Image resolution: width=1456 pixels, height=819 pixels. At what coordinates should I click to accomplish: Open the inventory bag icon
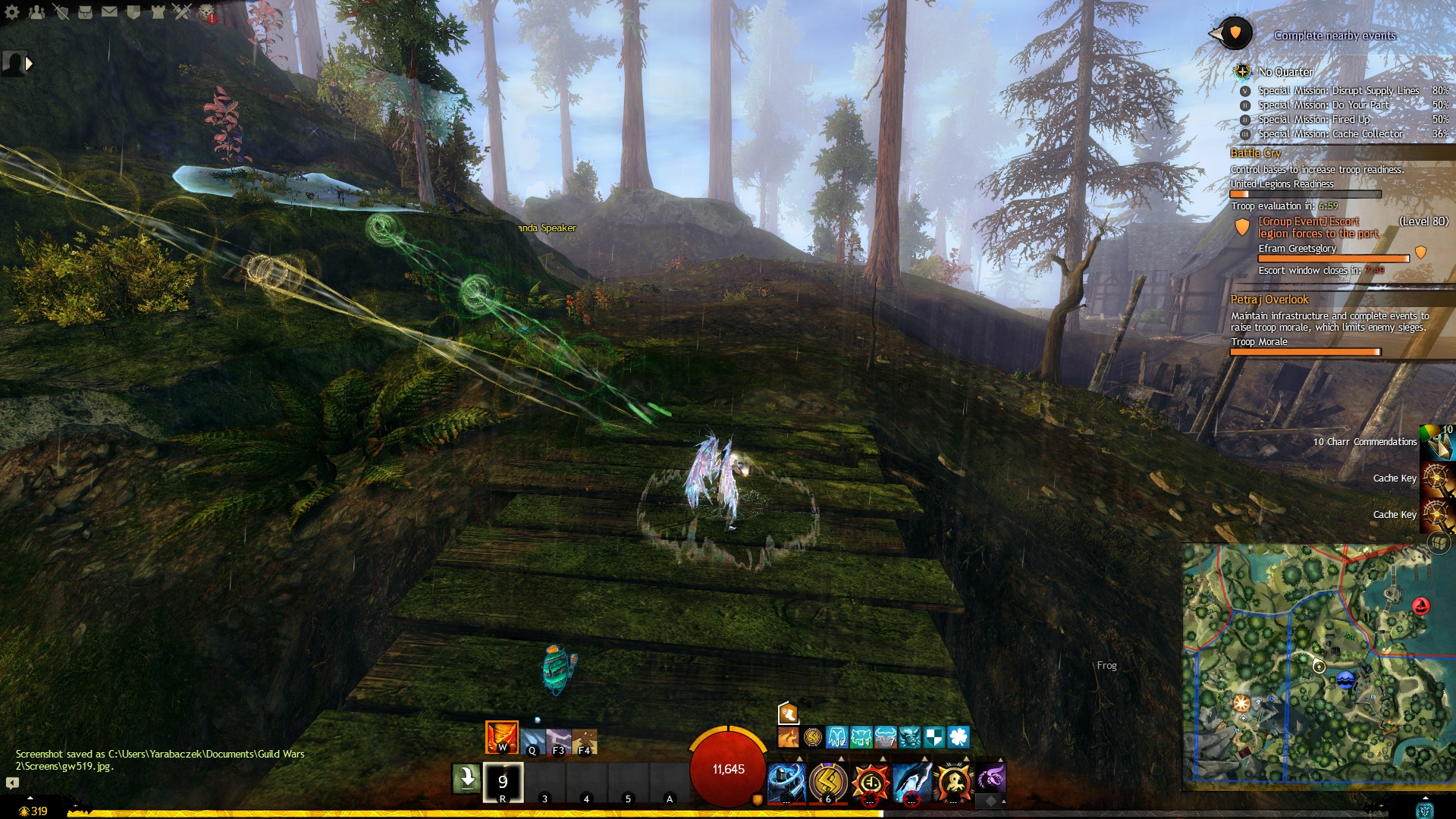pos(85,11)
